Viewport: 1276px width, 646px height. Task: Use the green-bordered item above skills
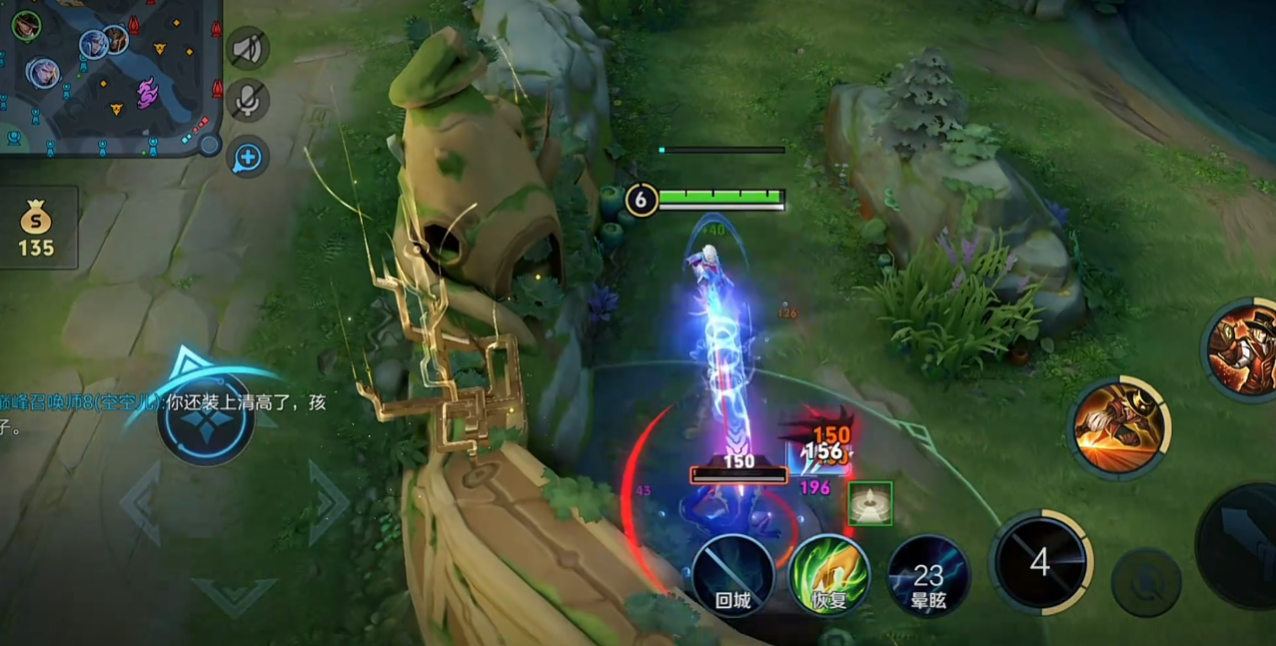pyautogui.click(x=870, y=503)
